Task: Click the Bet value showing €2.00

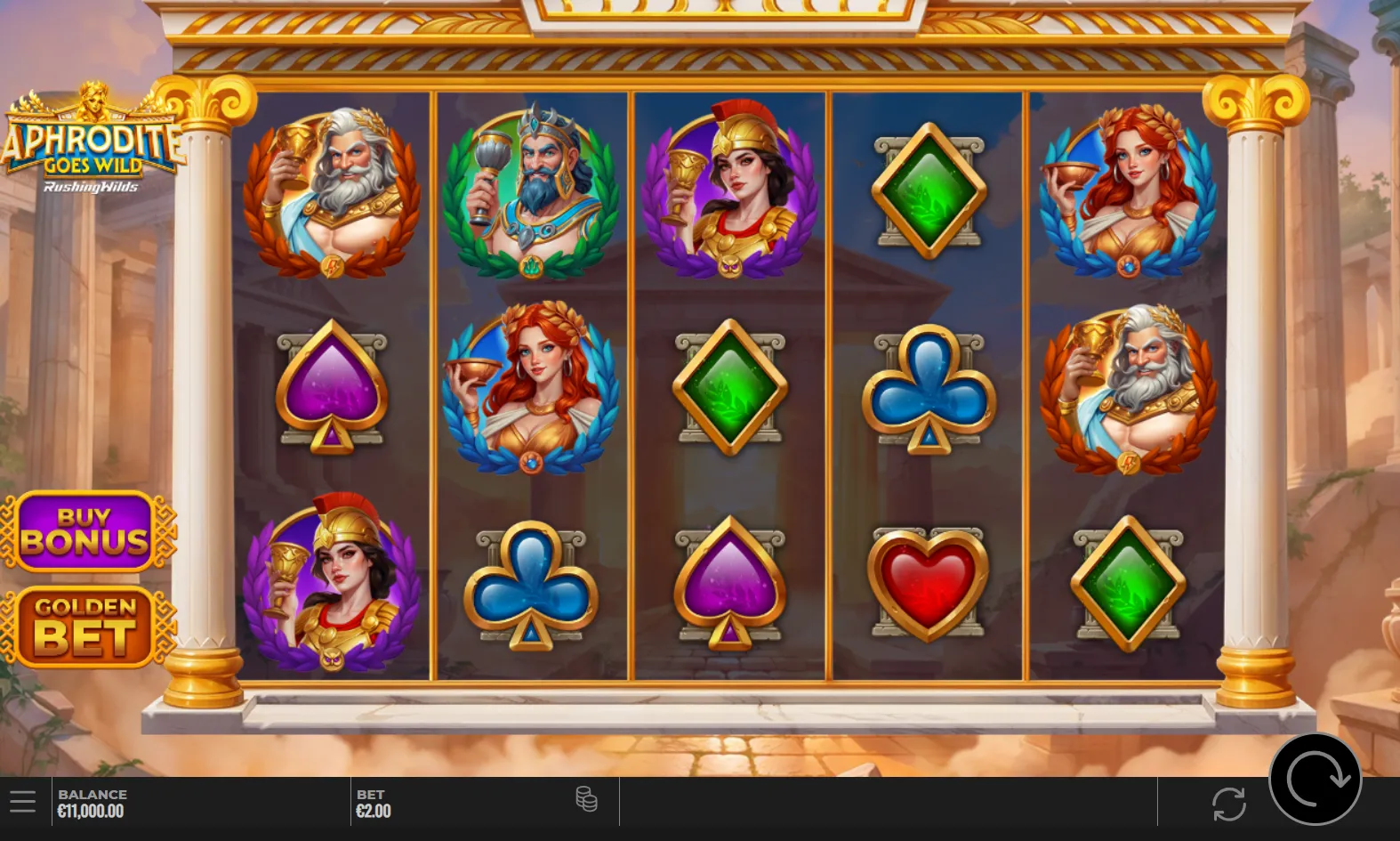Action: 374,803
